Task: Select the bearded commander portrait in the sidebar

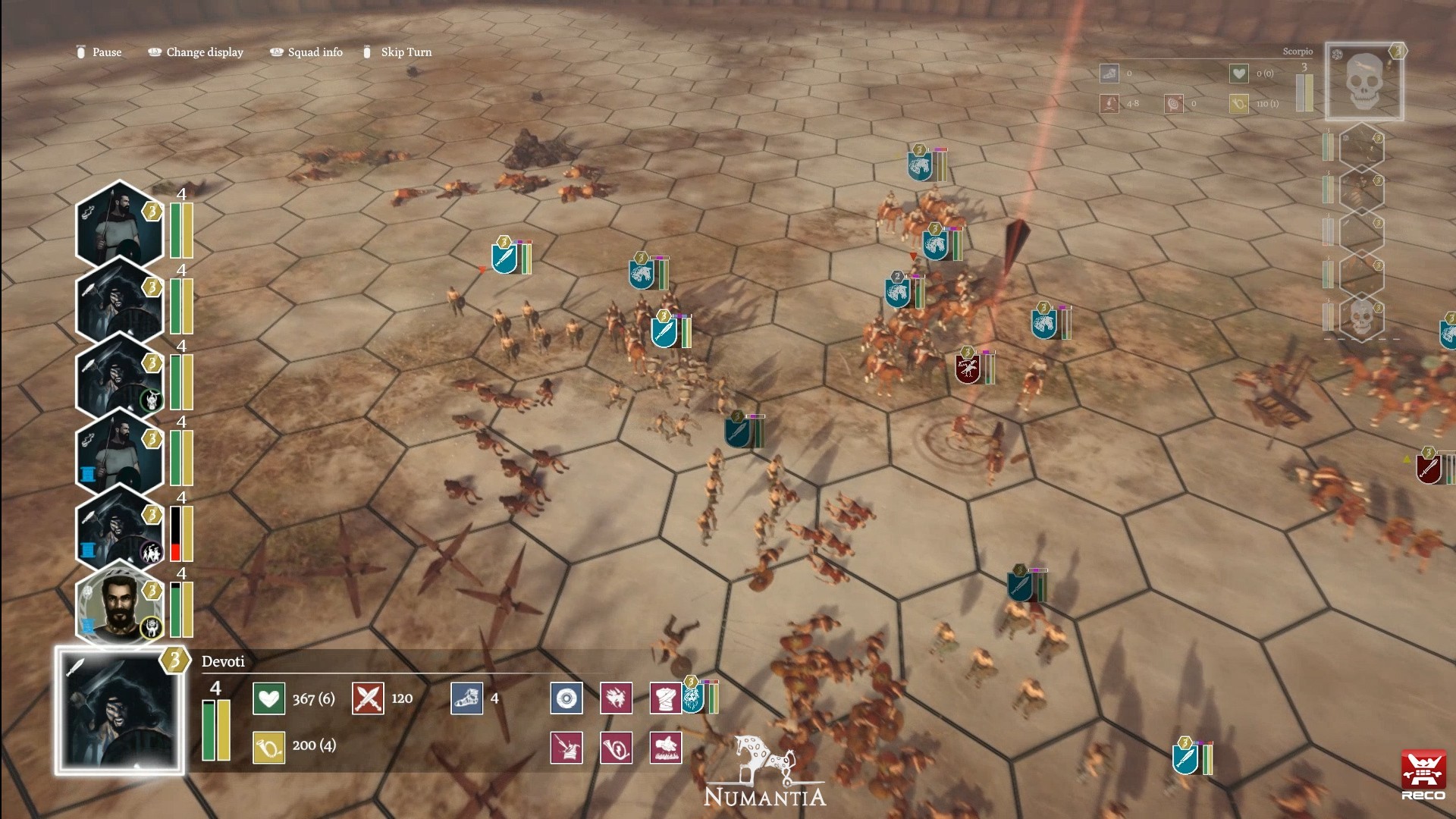Action: click(x=118, y=607)
